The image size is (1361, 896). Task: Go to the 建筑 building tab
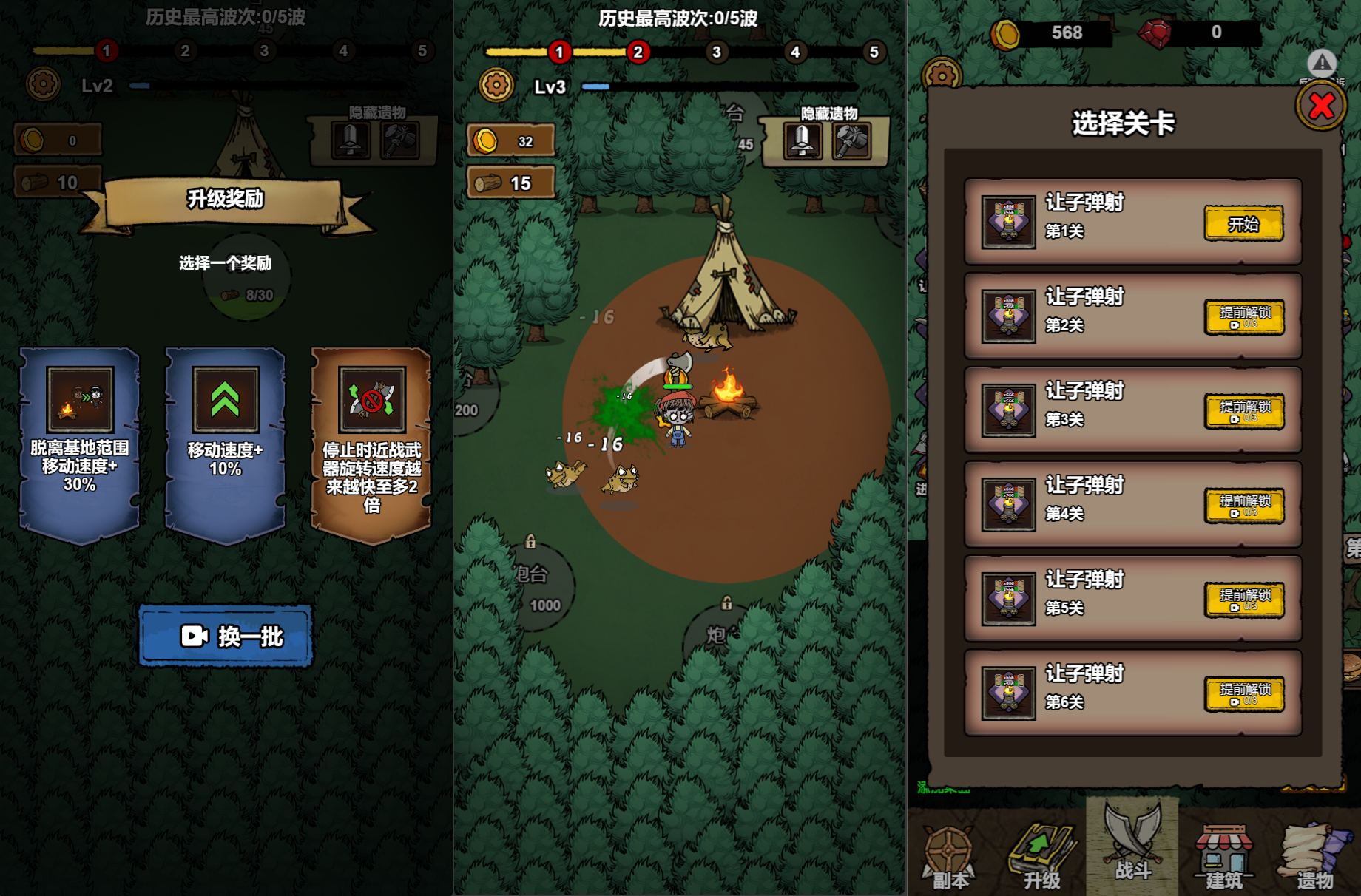pyautogui.click(x=1224, y=858)
